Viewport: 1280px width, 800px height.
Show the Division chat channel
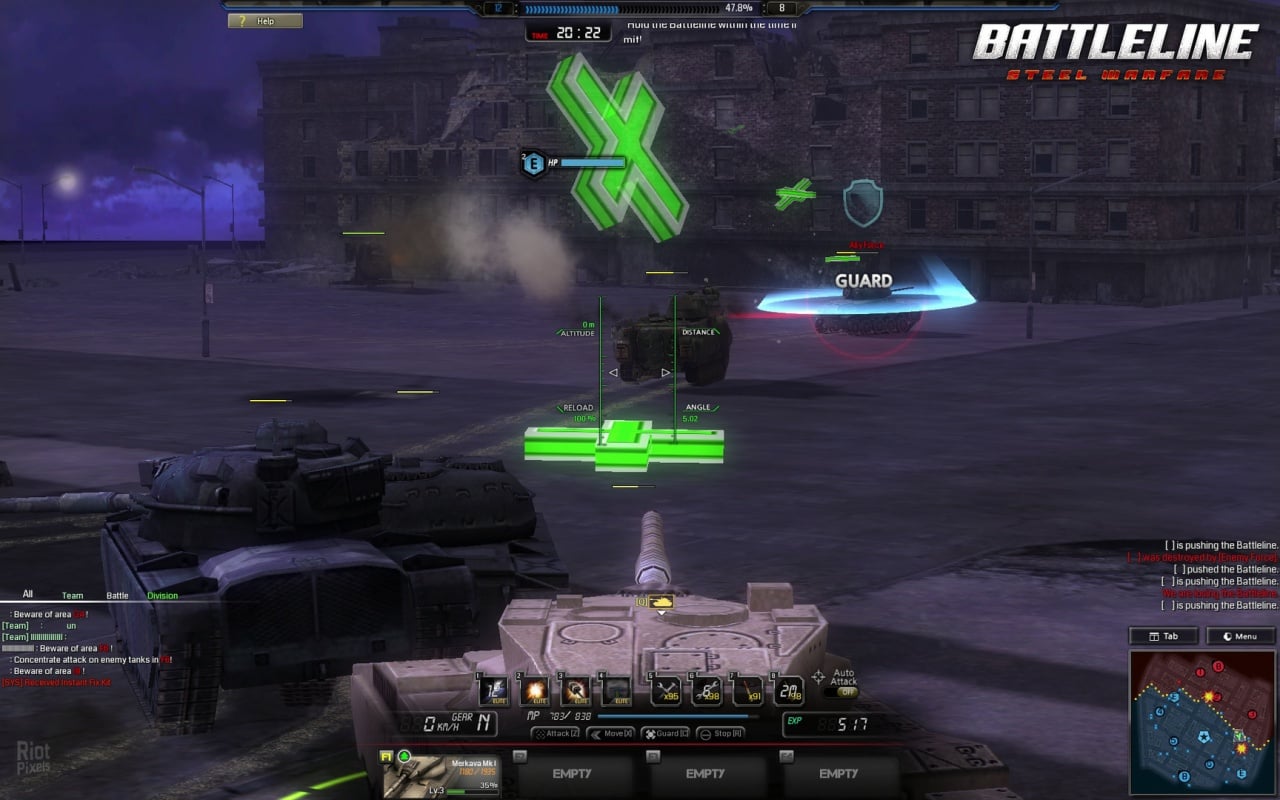click(162, 595)
